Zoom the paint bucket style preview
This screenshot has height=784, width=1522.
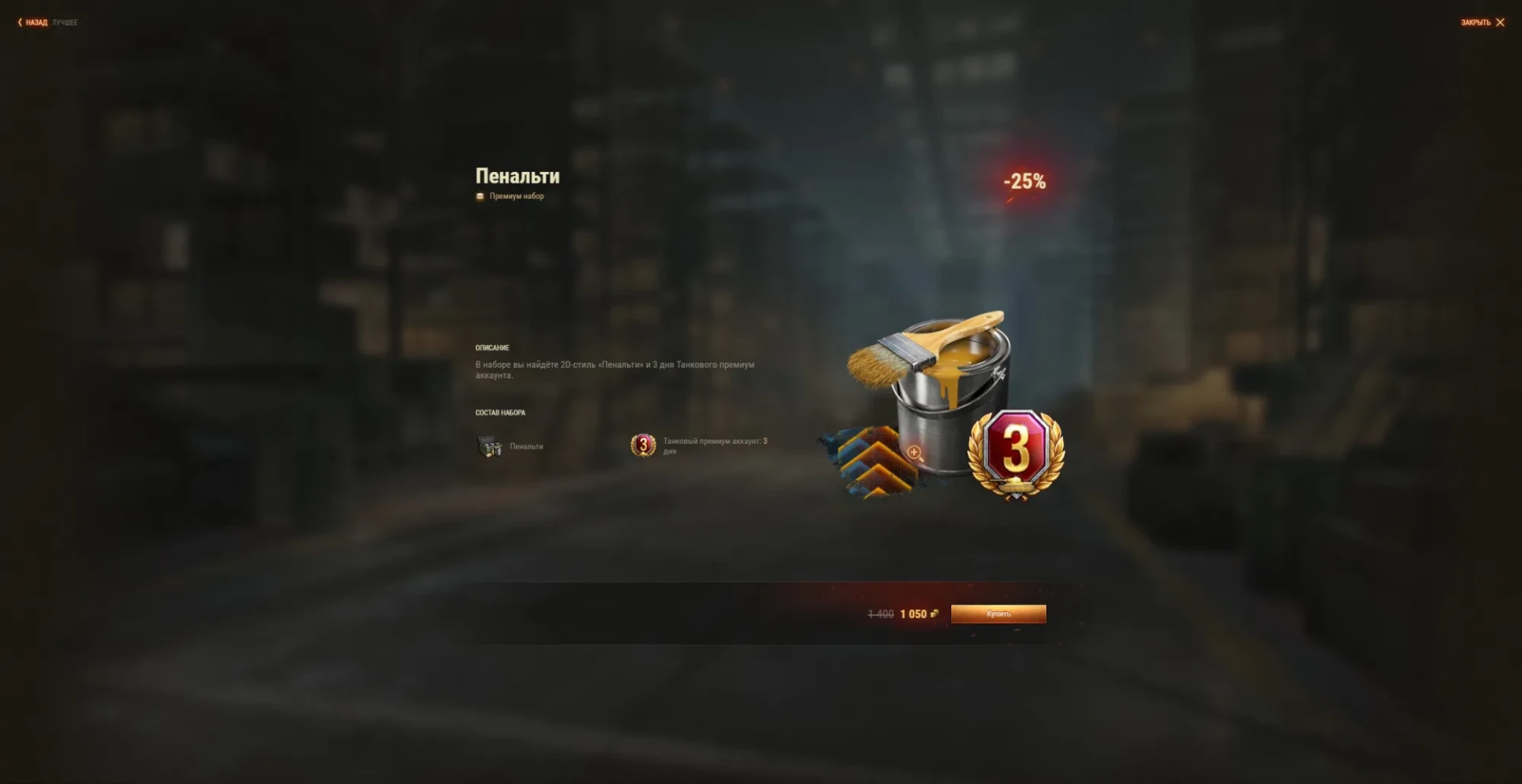[x=914, y=452]
